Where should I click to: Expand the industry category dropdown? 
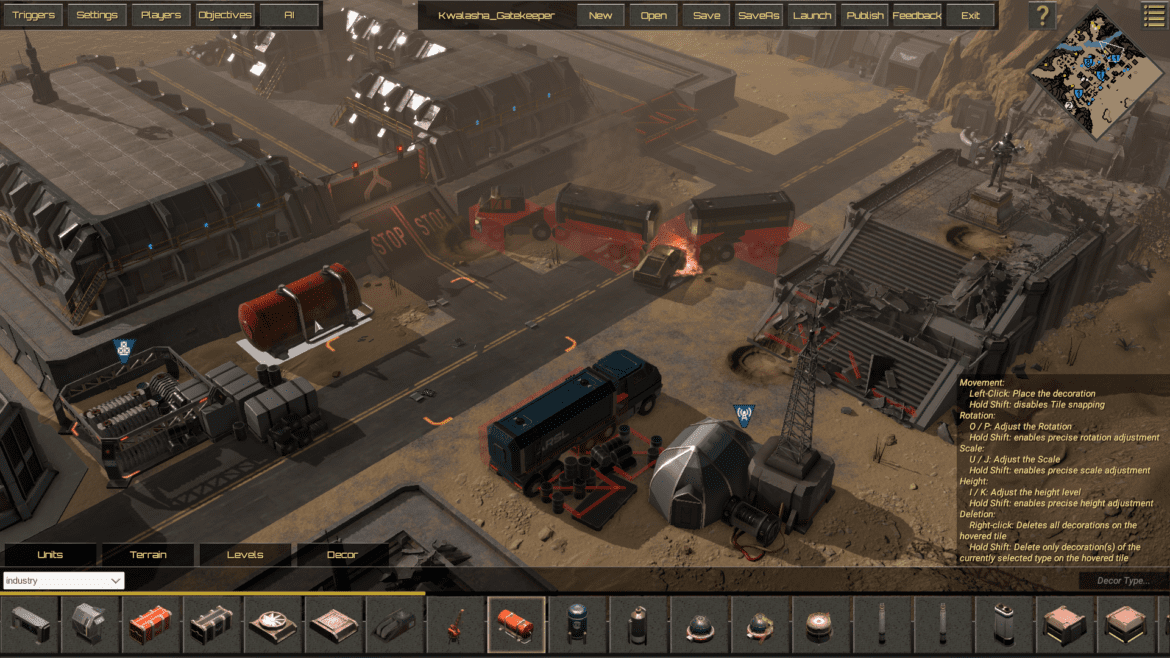click(x=63, y=581)
